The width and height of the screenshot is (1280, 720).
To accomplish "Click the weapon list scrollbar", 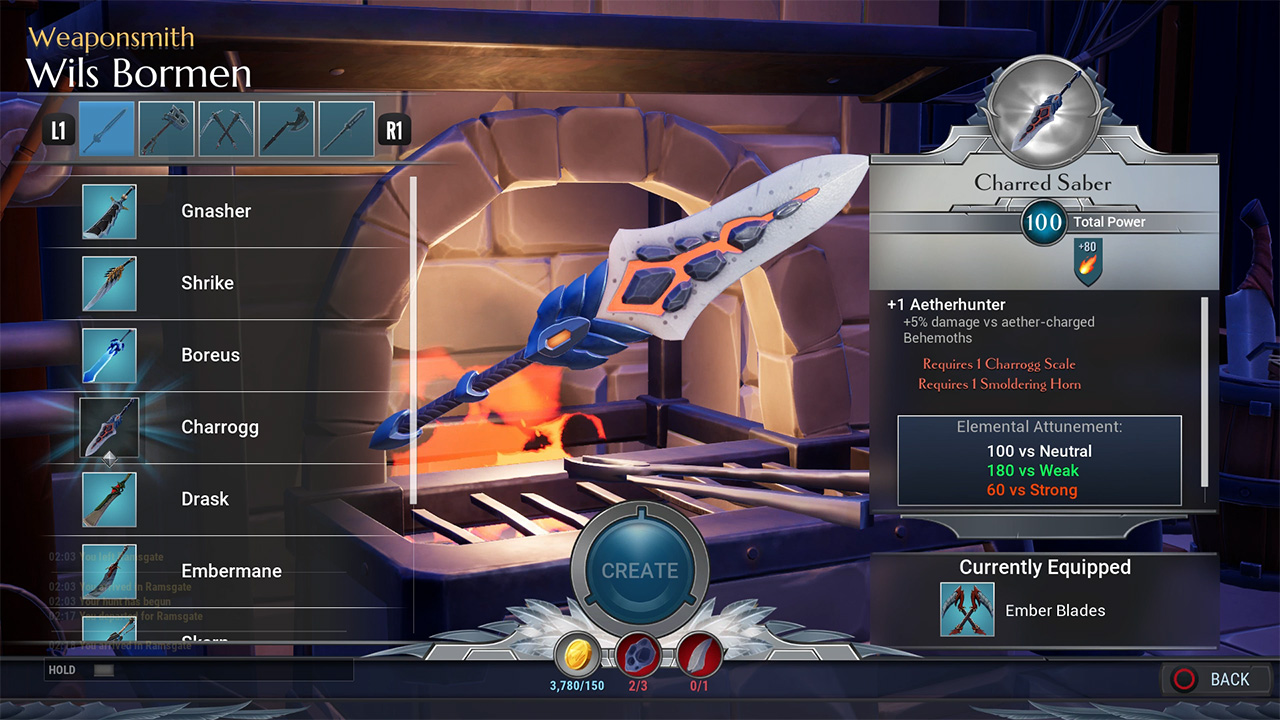I will [413, 340].
